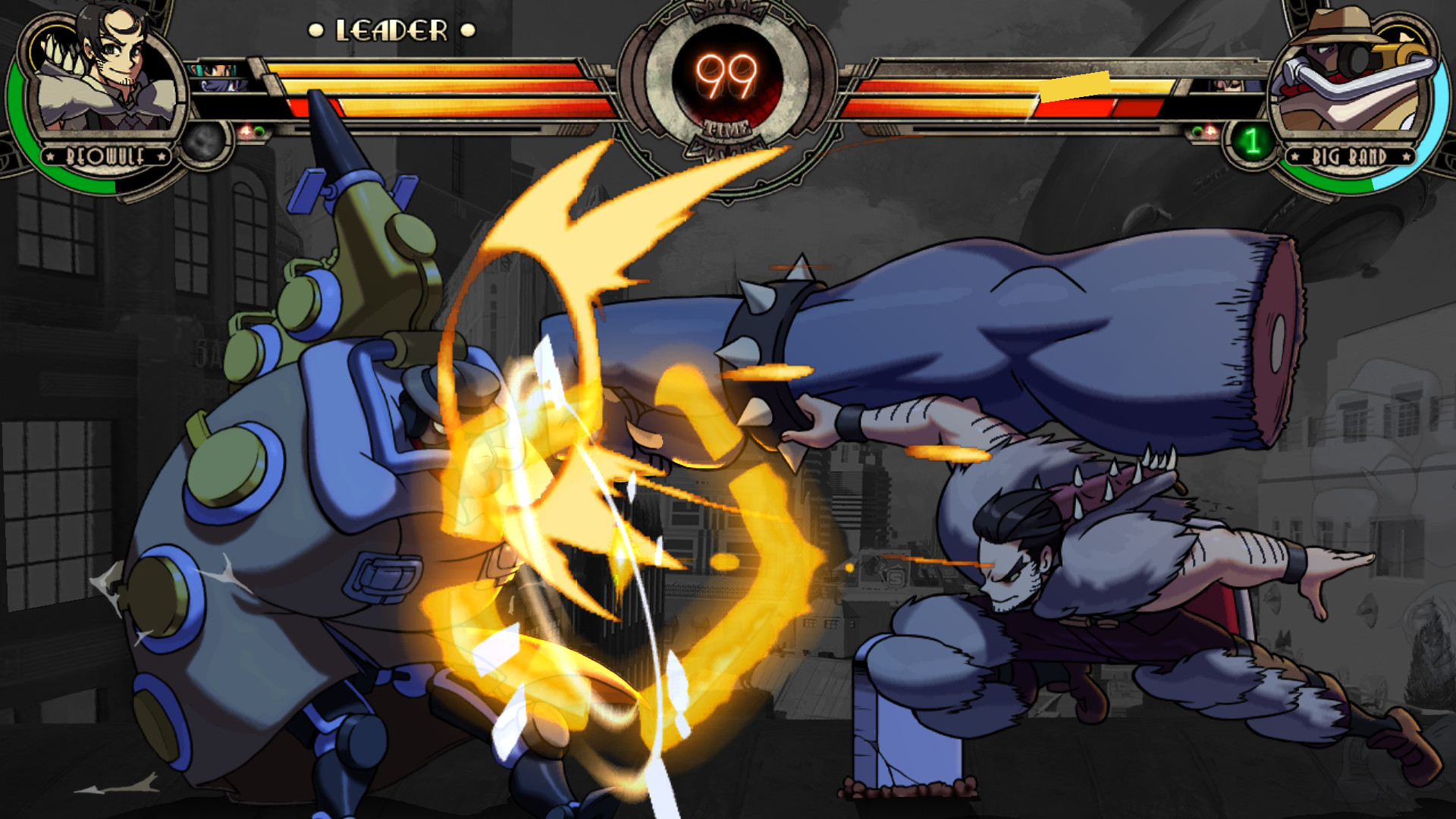Open the LEADER banner at the top
Image resolution: width=1456 pixels, height=819 pixels.
391,29
